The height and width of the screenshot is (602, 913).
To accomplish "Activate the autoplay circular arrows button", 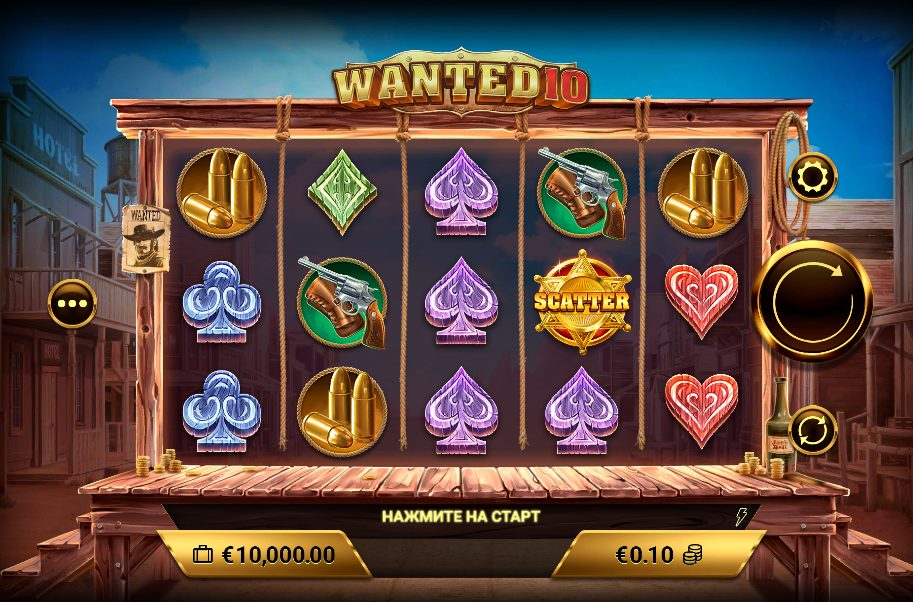I will (x=812, y=431).
